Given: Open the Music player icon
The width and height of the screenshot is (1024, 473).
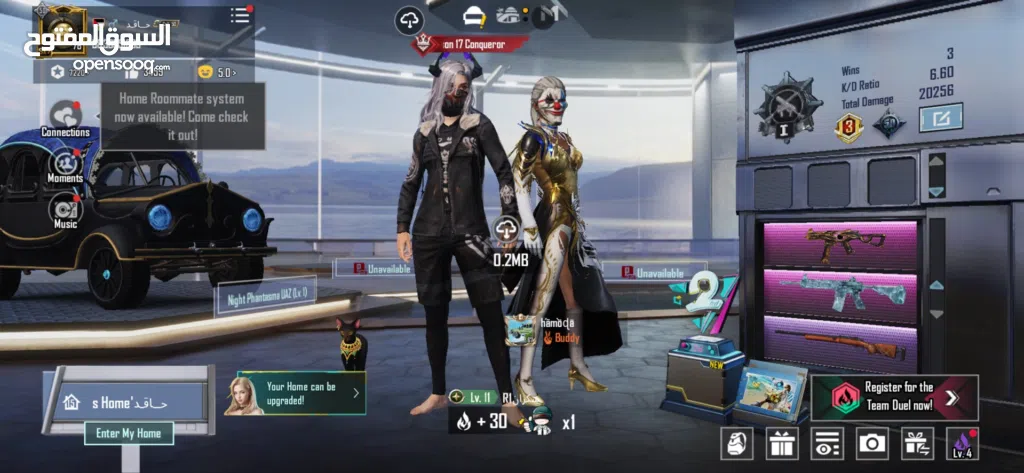Looking at the screenshot, I should point(66,209).
